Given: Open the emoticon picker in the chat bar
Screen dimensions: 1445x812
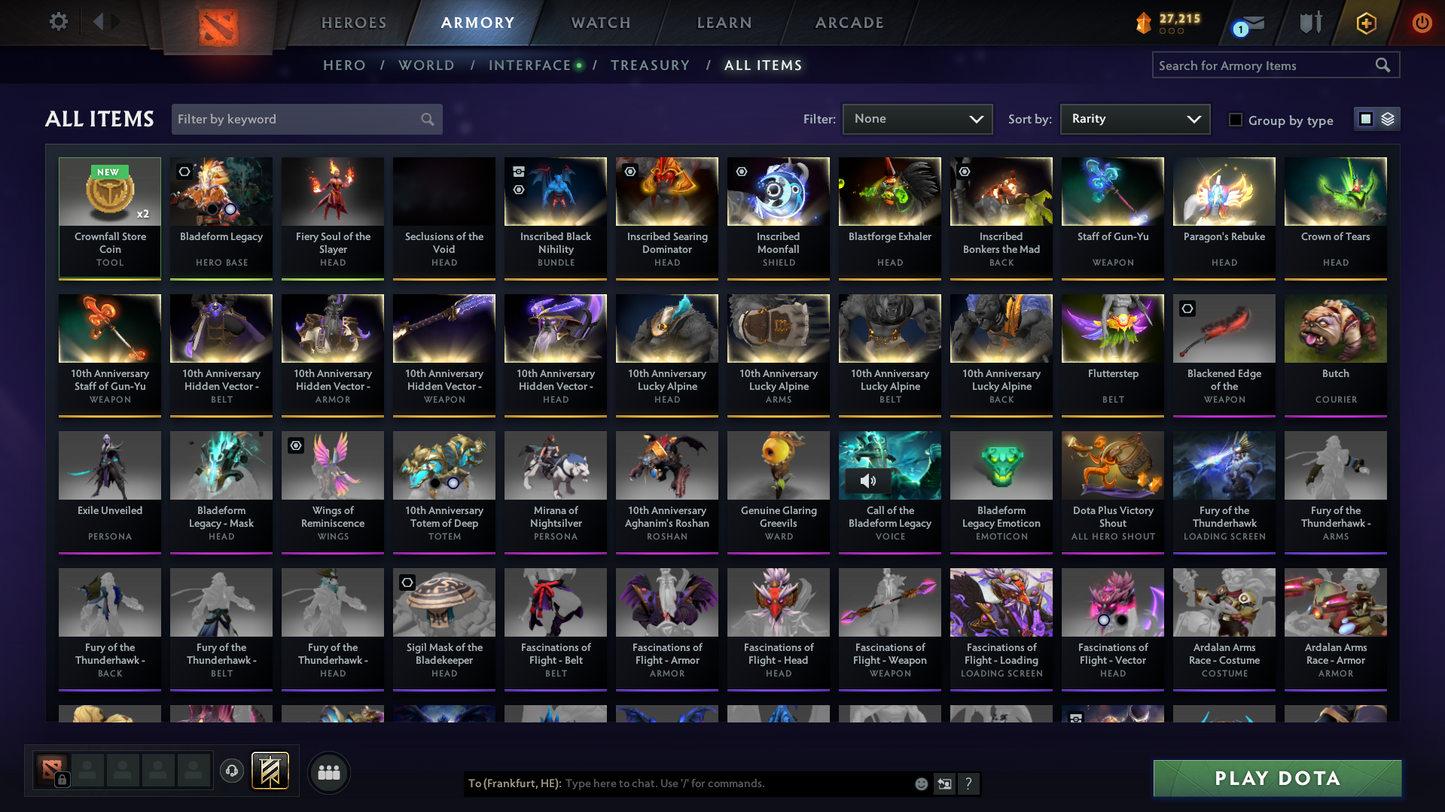Looking at the screenshot, I should coord(920,784).
